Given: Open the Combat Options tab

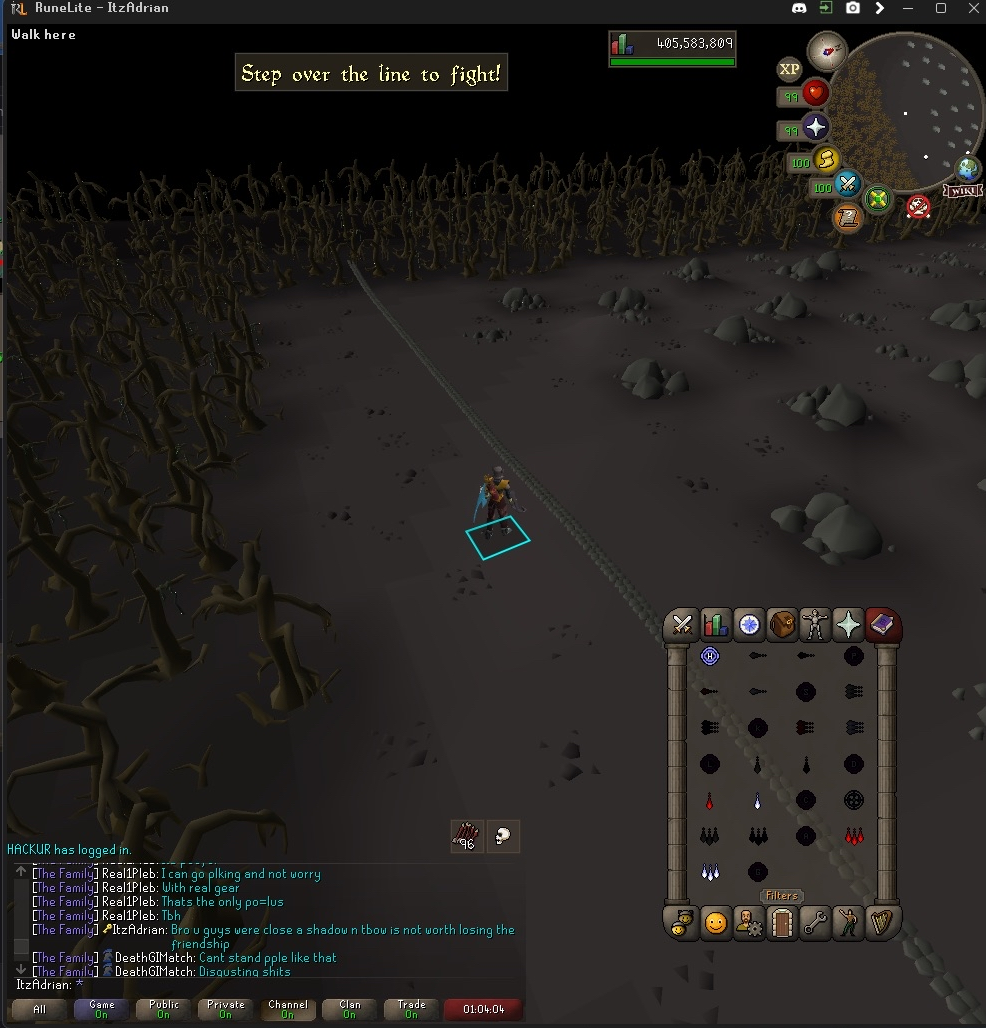Looking at the screenshot, I should pyautogui.click(x=683, y=625).
